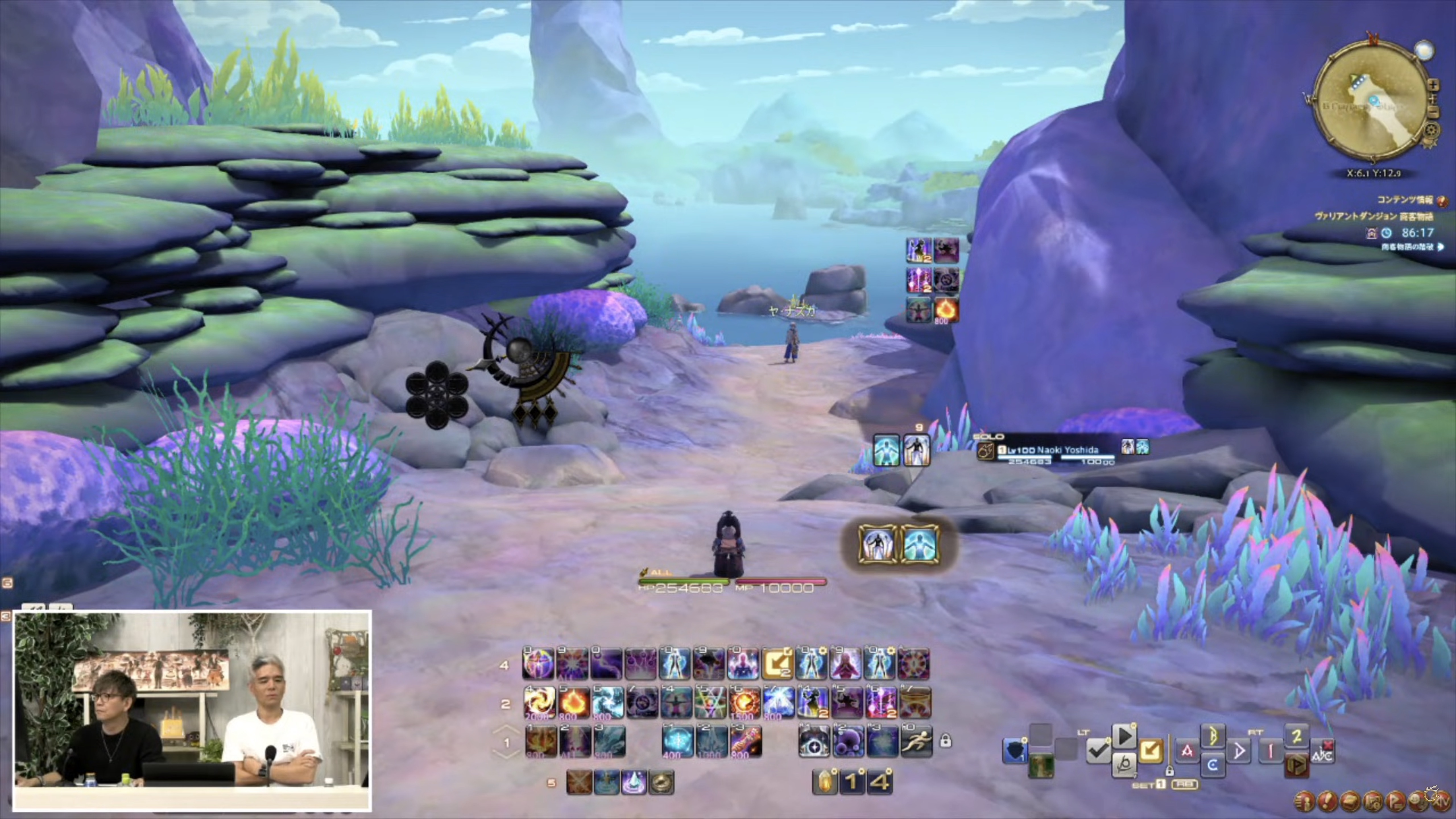Viewport: 1456px width, 819px height.
Task: Select the gold compass icon on hotbar 5
Action: [661, 783]
